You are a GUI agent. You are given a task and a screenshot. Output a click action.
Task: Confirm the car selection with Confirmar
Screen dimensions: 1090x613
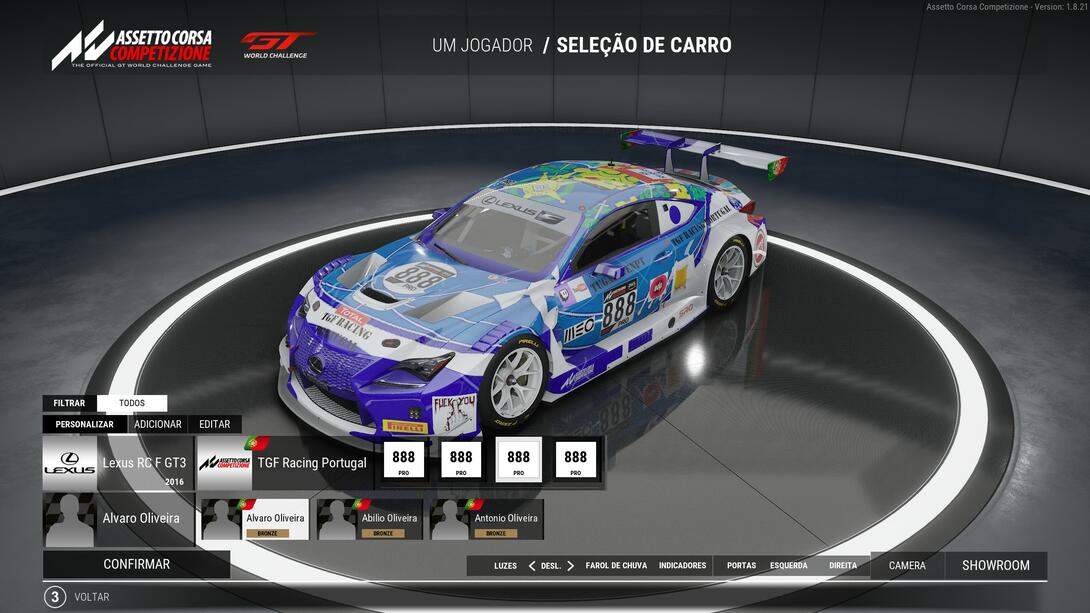pyautogui.click(x=136, y=564)
